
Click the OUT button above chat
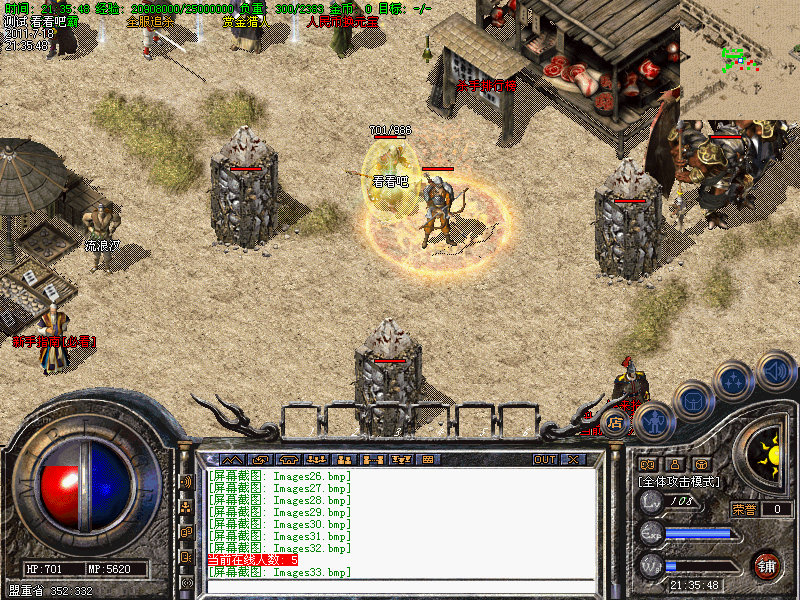point(545,459)
